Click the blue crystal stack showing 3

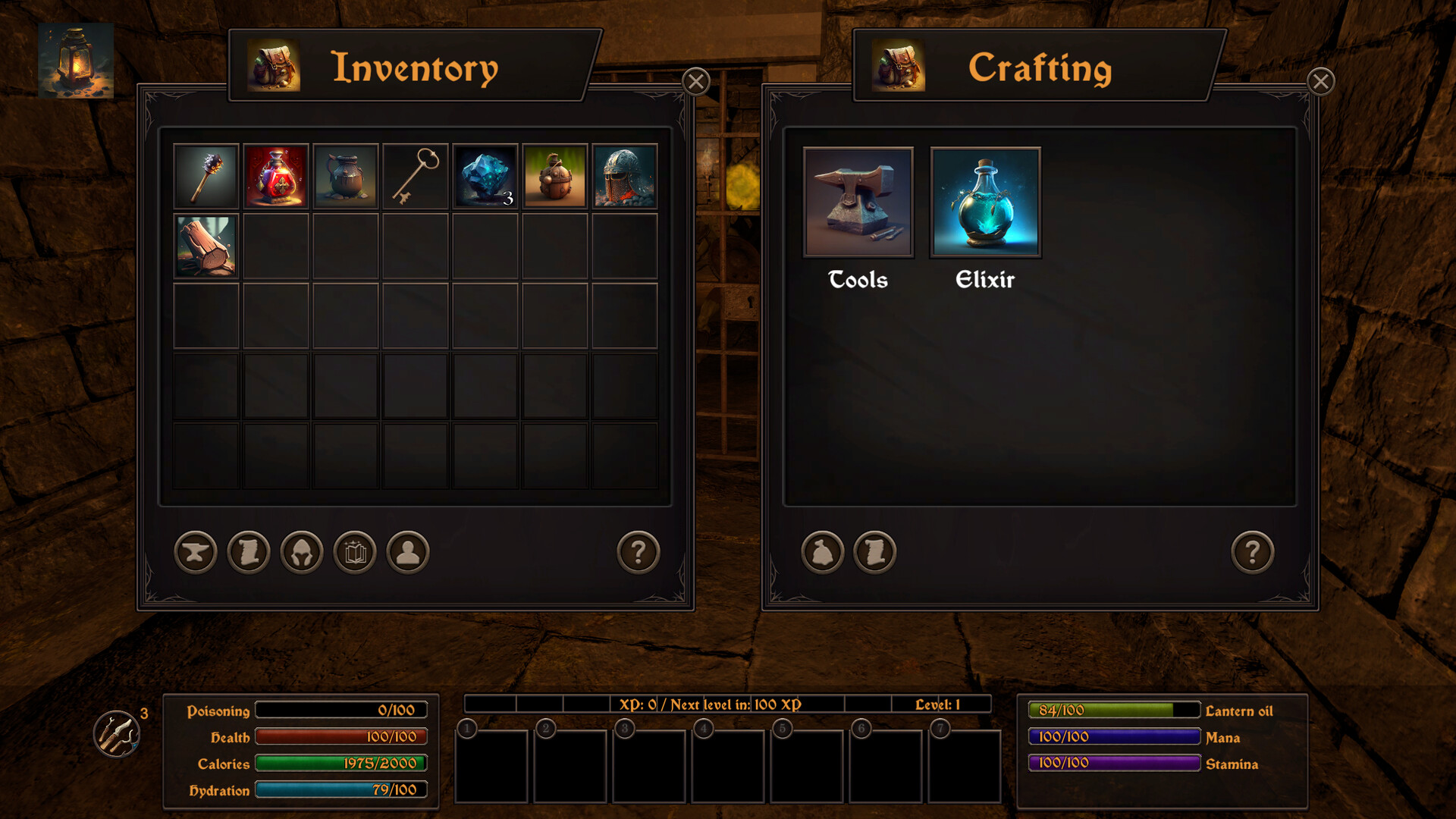[x=484, y=177]
